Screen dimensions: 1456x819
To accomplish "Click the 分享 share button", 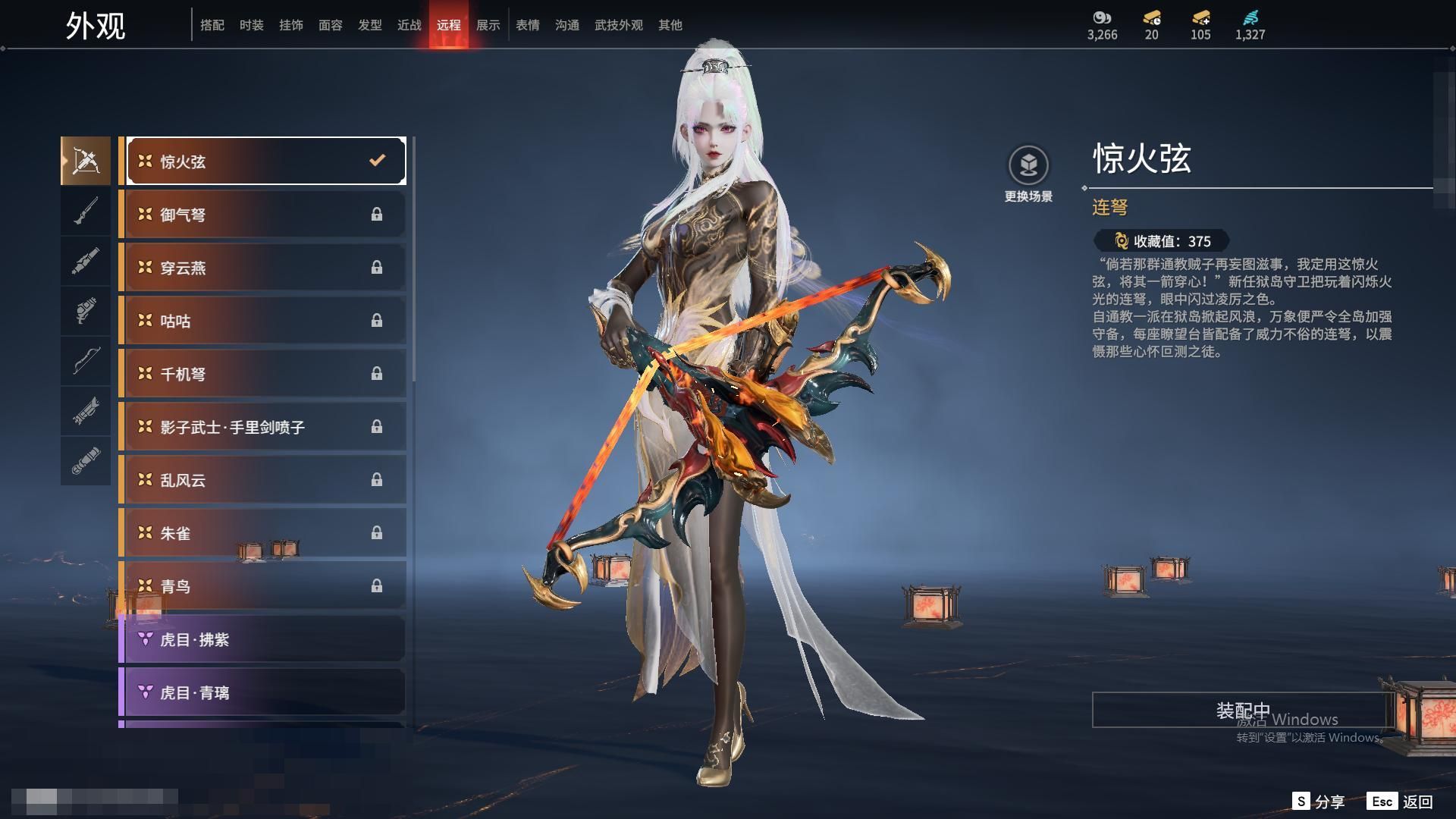I will click(x=1319, y=802).
